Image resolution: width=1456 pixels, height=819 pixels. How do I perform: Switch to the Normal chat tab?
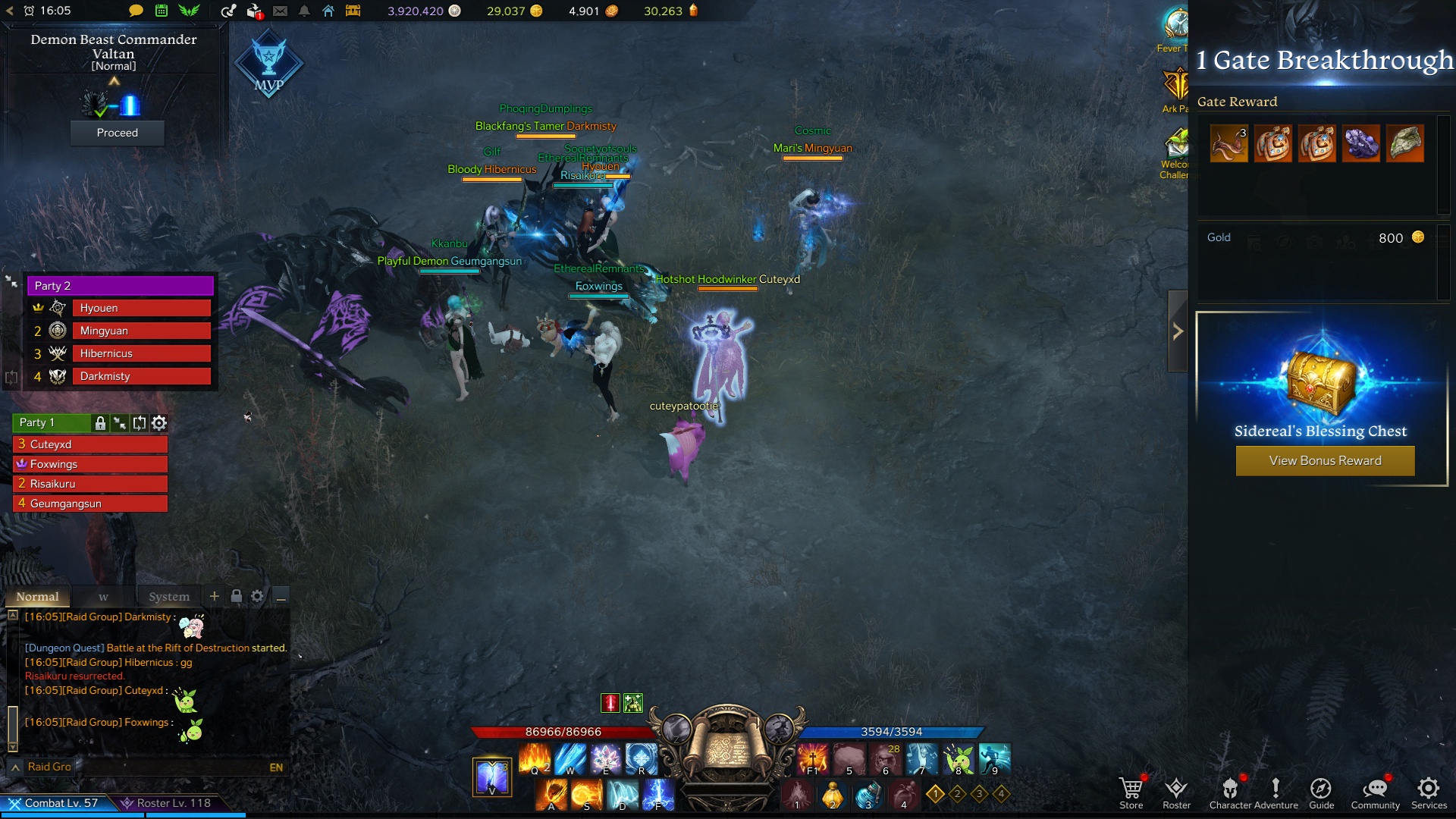37,598
